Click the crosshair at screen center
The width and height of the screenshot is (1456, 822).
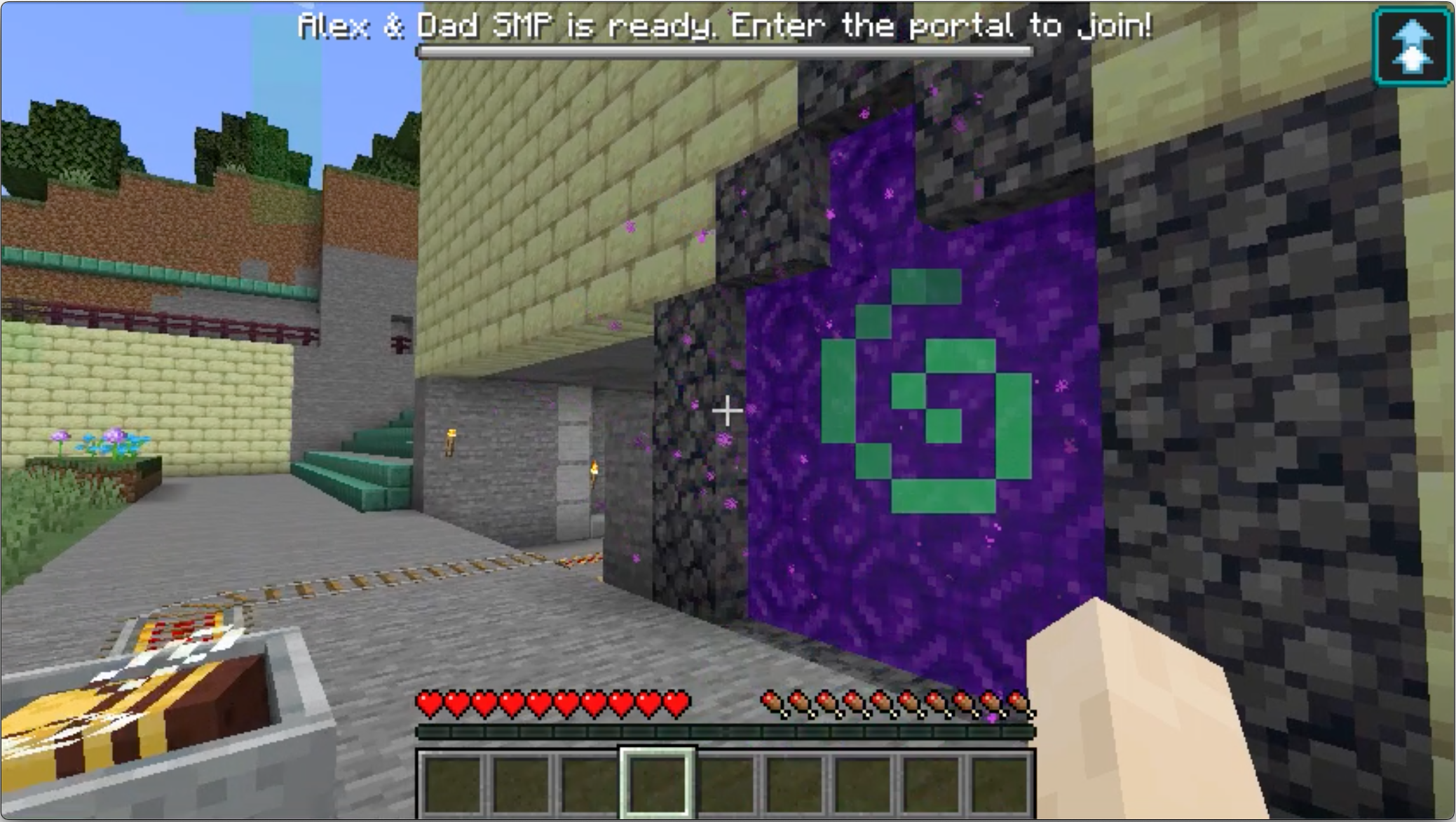(728, 411)
